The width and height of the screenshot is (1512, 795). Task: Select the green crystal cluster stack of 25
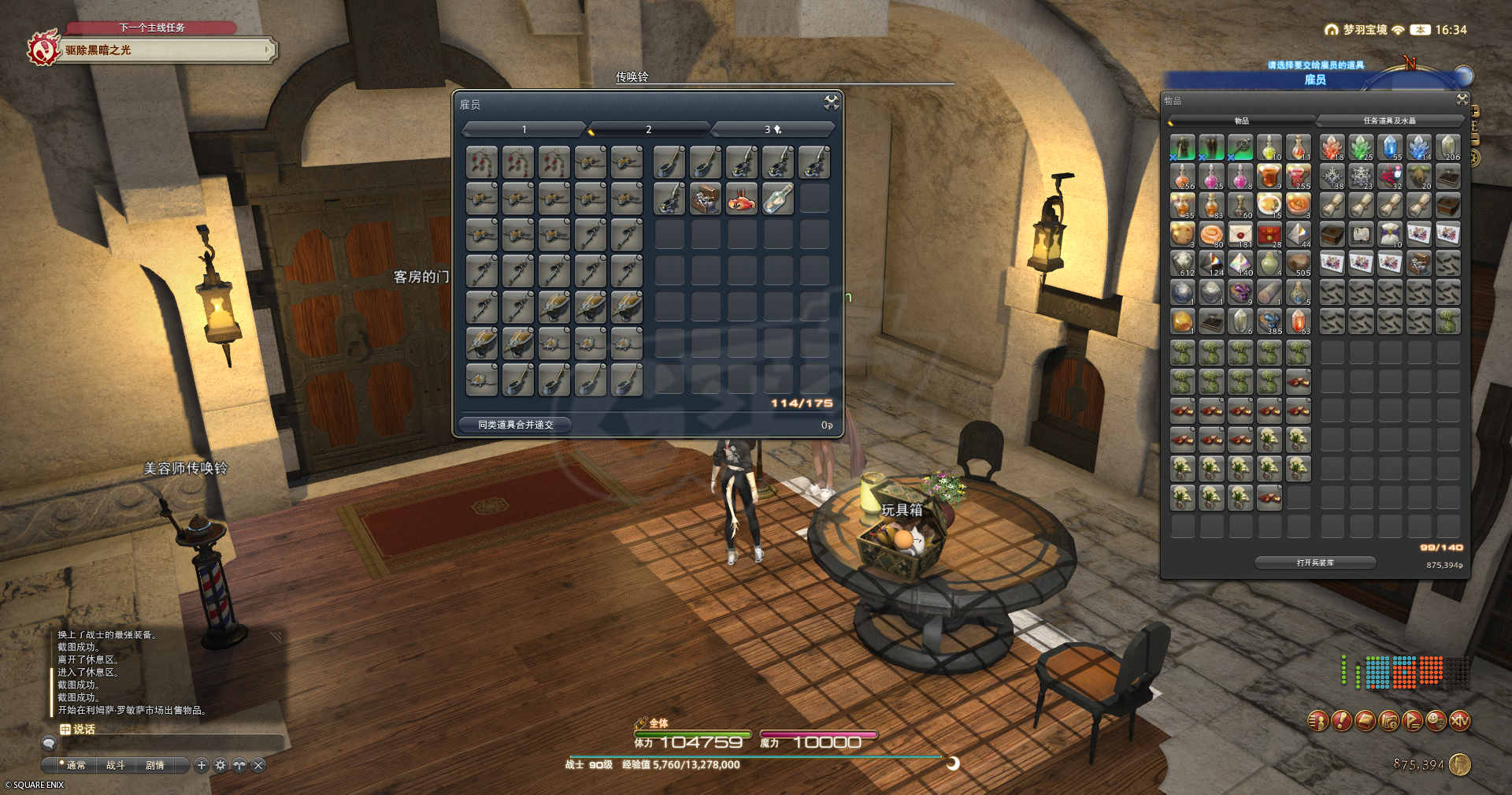tap(1361, 148)
